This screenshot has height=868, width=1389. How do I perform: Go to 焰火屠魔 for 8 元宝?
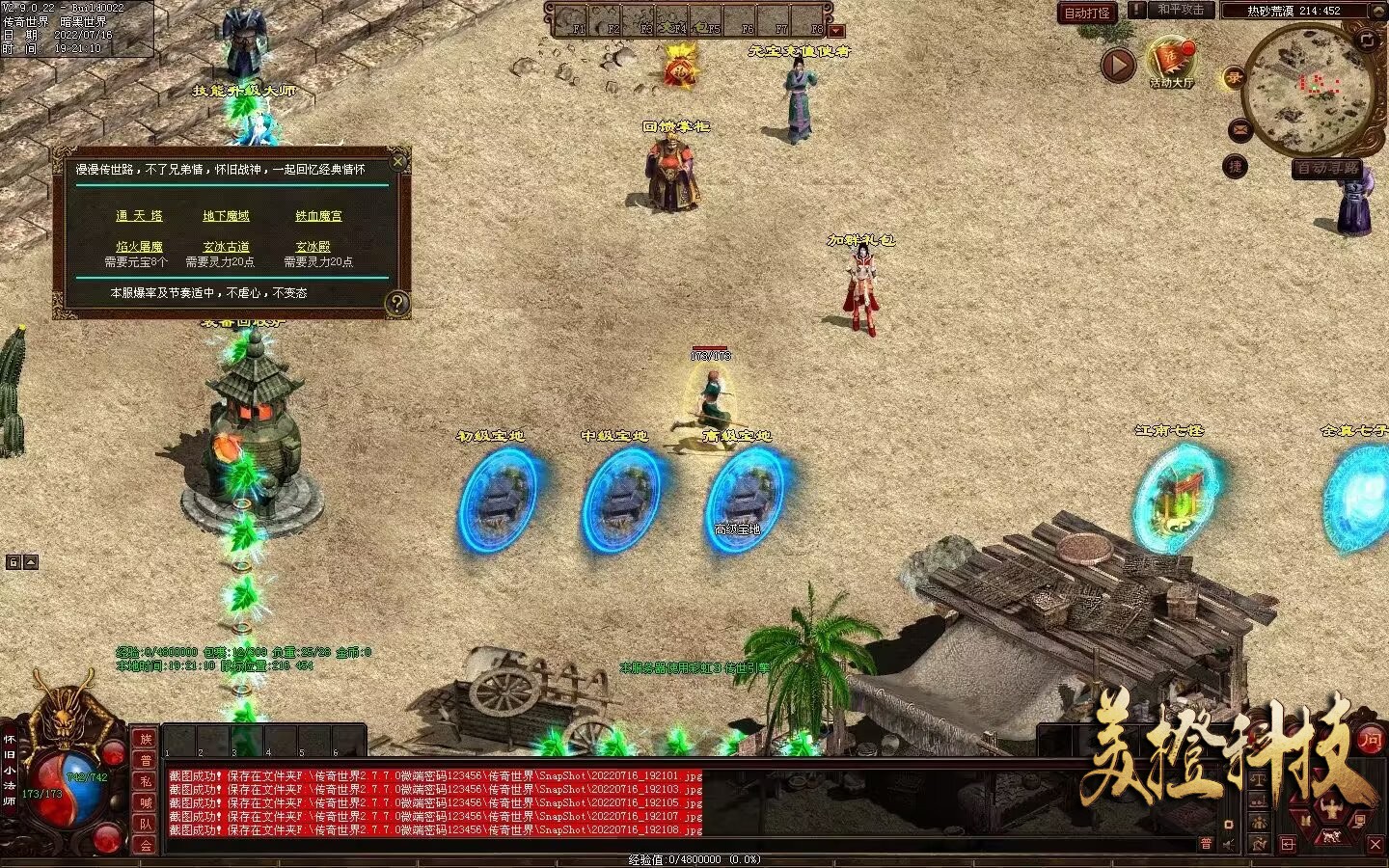coord(139,247)
